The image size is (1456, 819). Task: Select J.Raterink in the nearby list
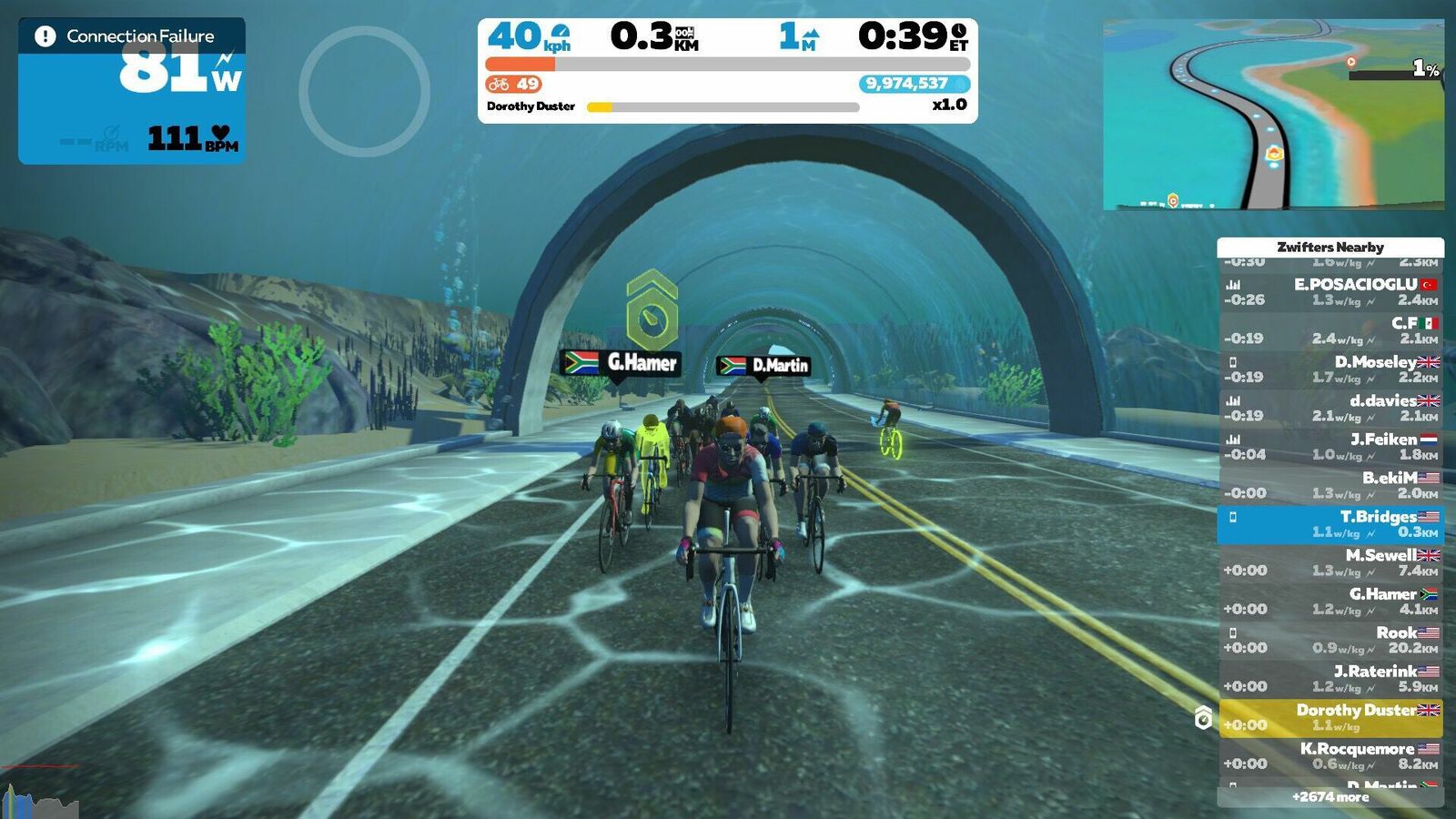[x=1330, y=679]
